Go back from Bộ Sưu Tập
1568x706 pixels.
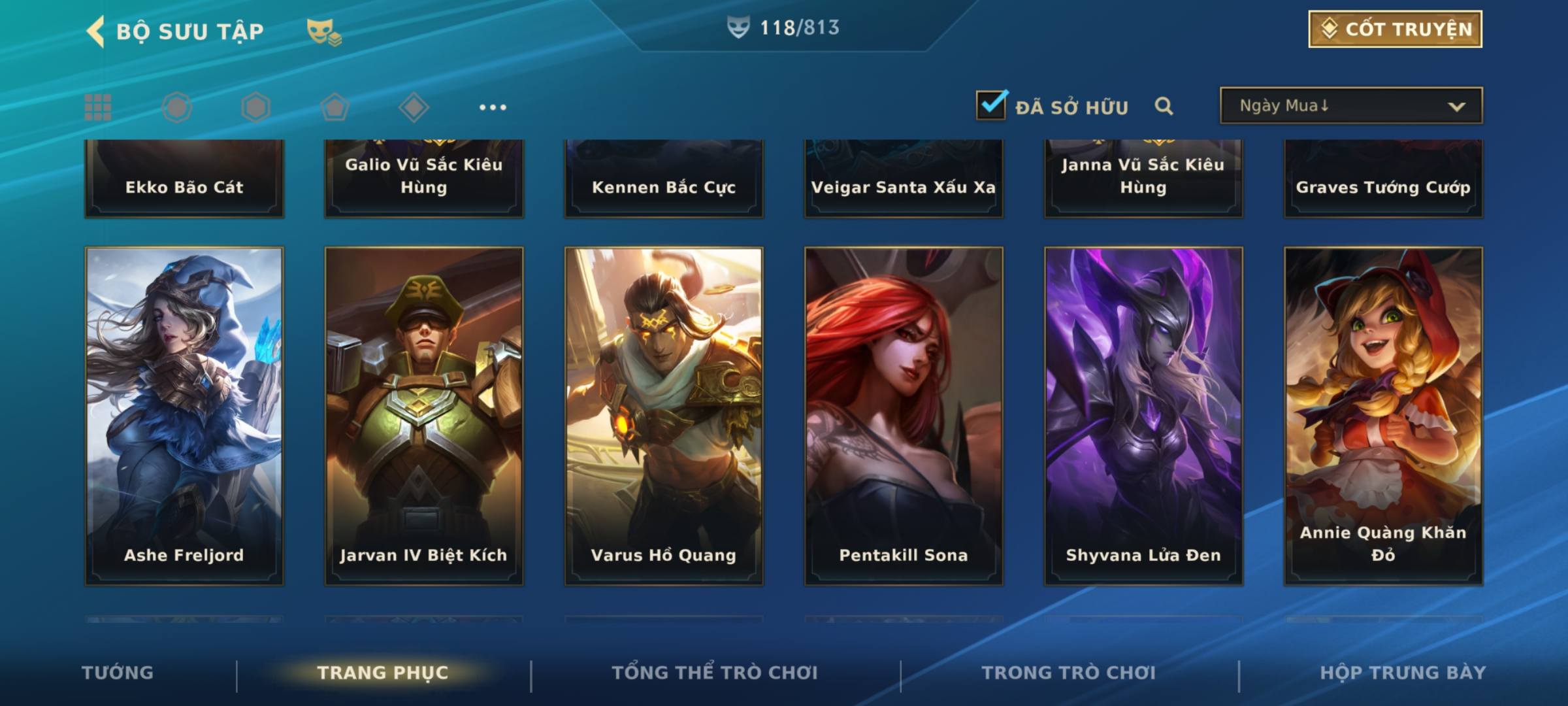tap(96, 31)
